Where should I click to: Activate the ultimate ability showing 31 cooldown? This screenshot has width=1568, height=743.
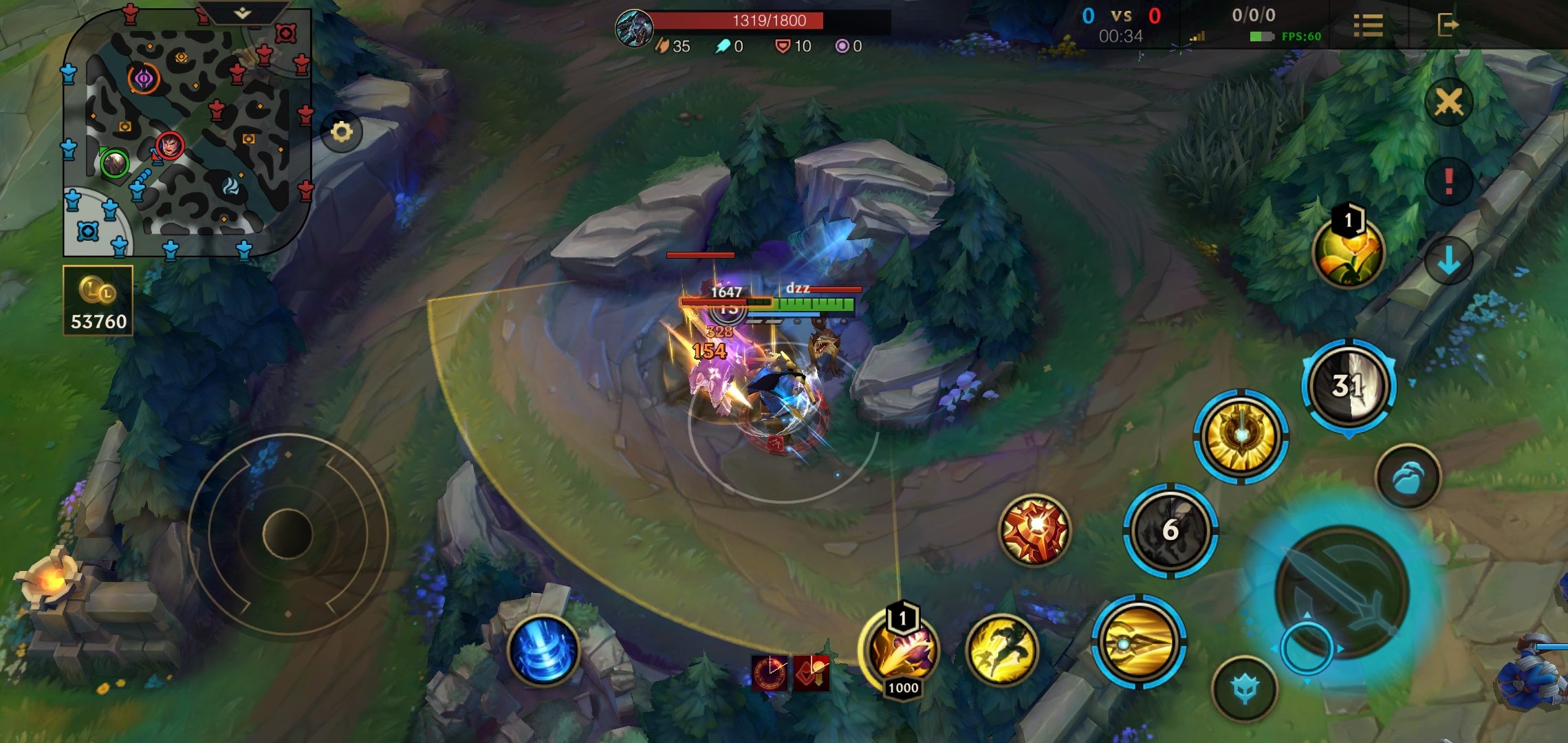point(1348,387)
